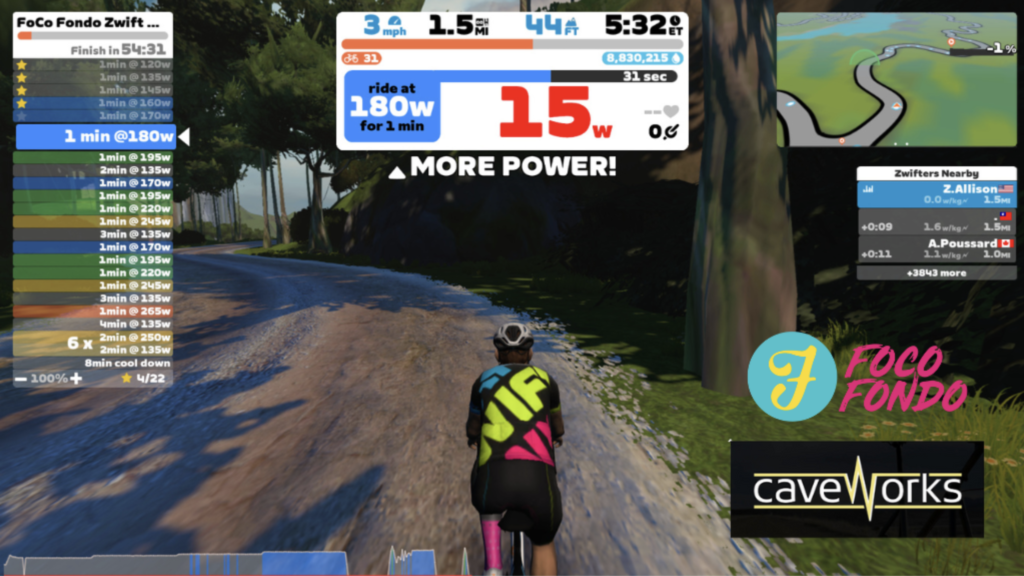Click the Zwifters Nearby header
Screen dimensions: 1024x576
coord(936,173)
